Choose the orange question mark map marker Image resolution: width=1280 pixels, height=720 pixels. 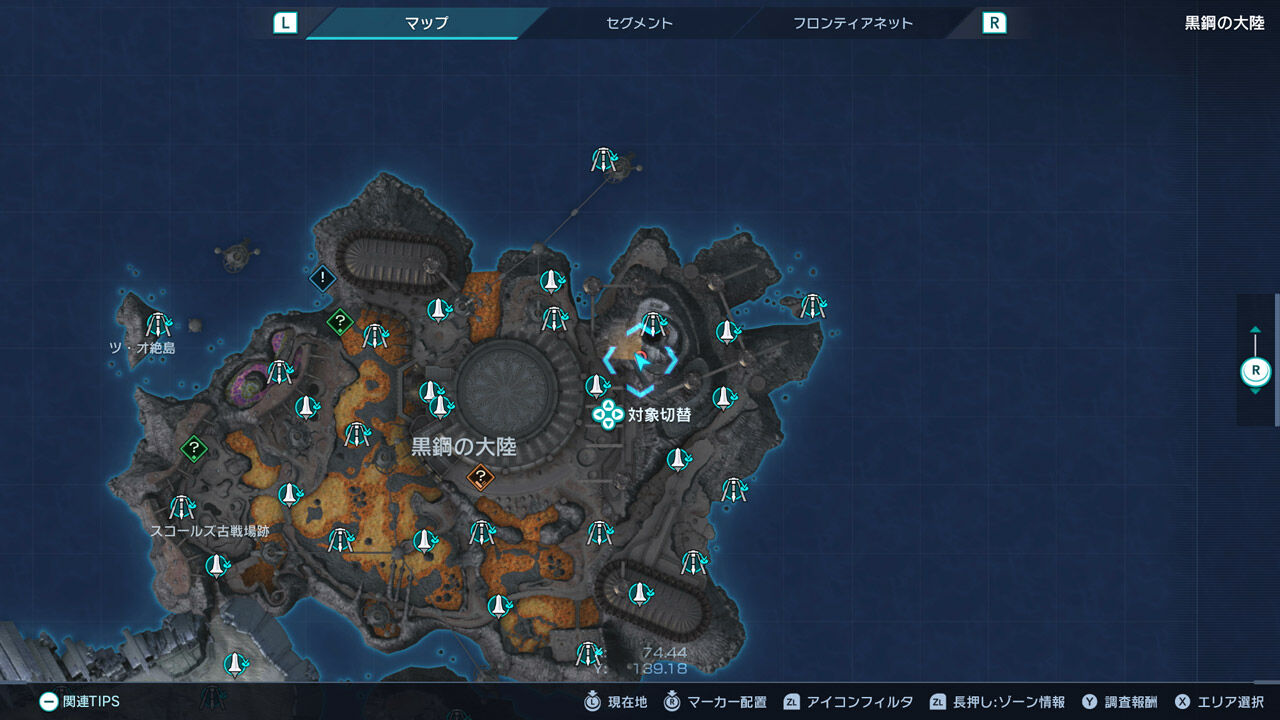pyautogui.click(x=481, y=478)
